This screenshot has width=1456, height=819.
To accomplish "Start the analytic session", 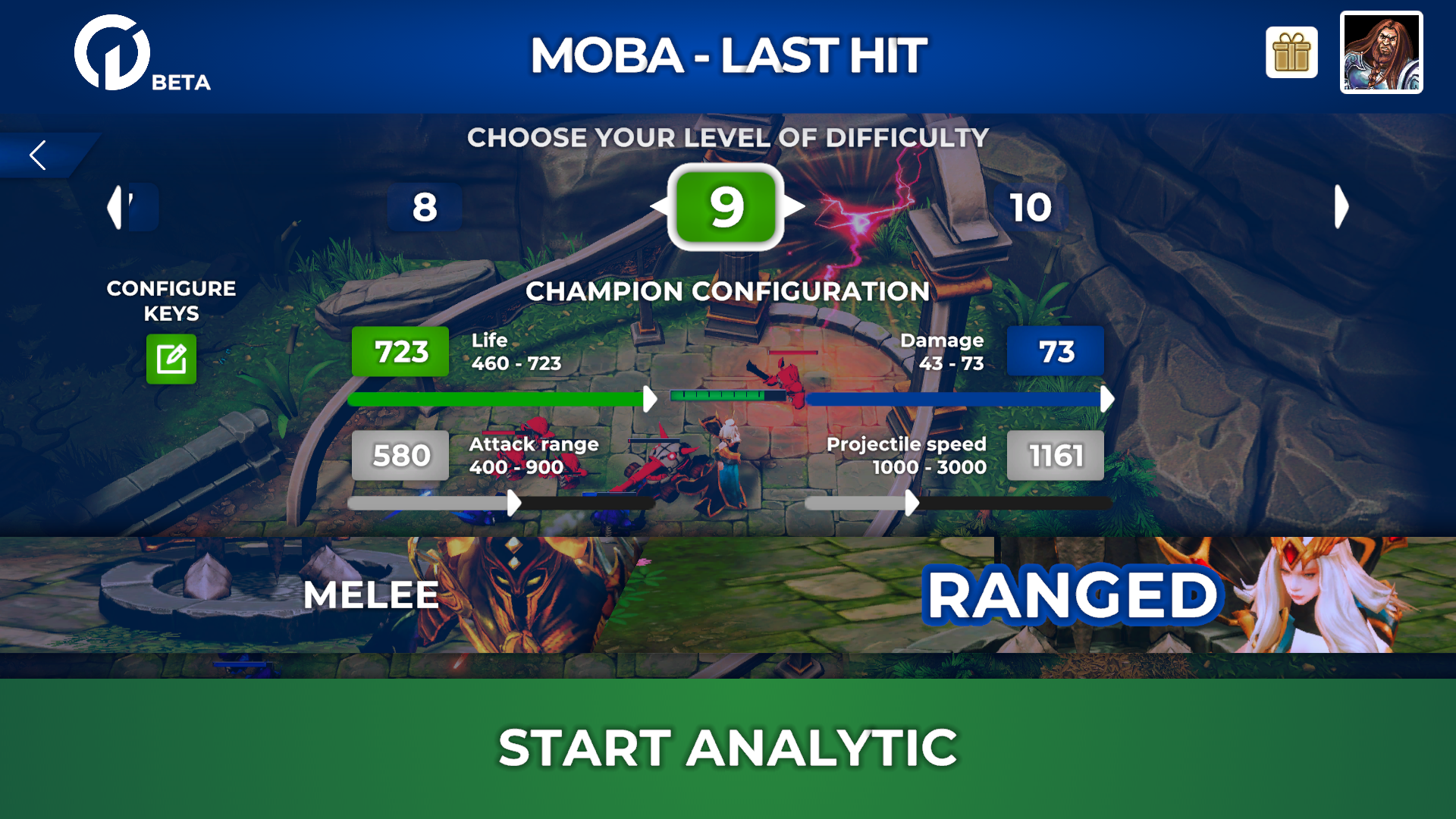I will tap(728, 748).
